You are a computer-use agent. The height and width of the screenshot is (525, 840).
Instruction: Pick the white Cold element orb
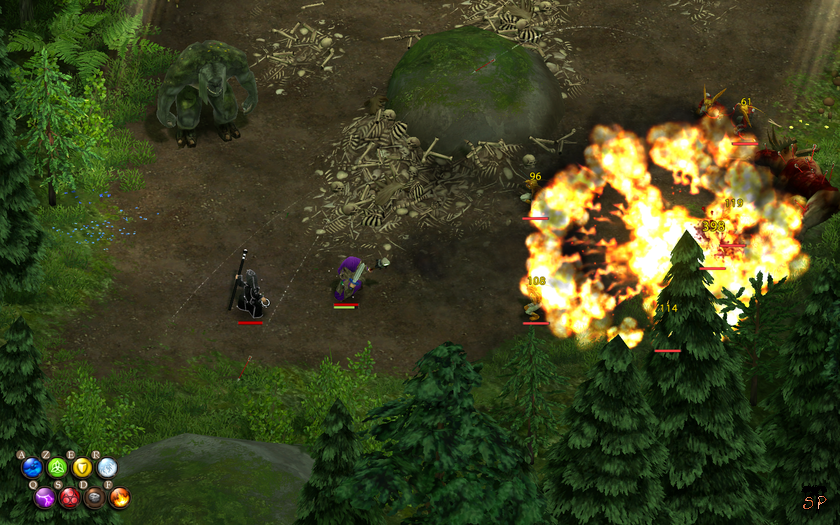pos(107,467)
